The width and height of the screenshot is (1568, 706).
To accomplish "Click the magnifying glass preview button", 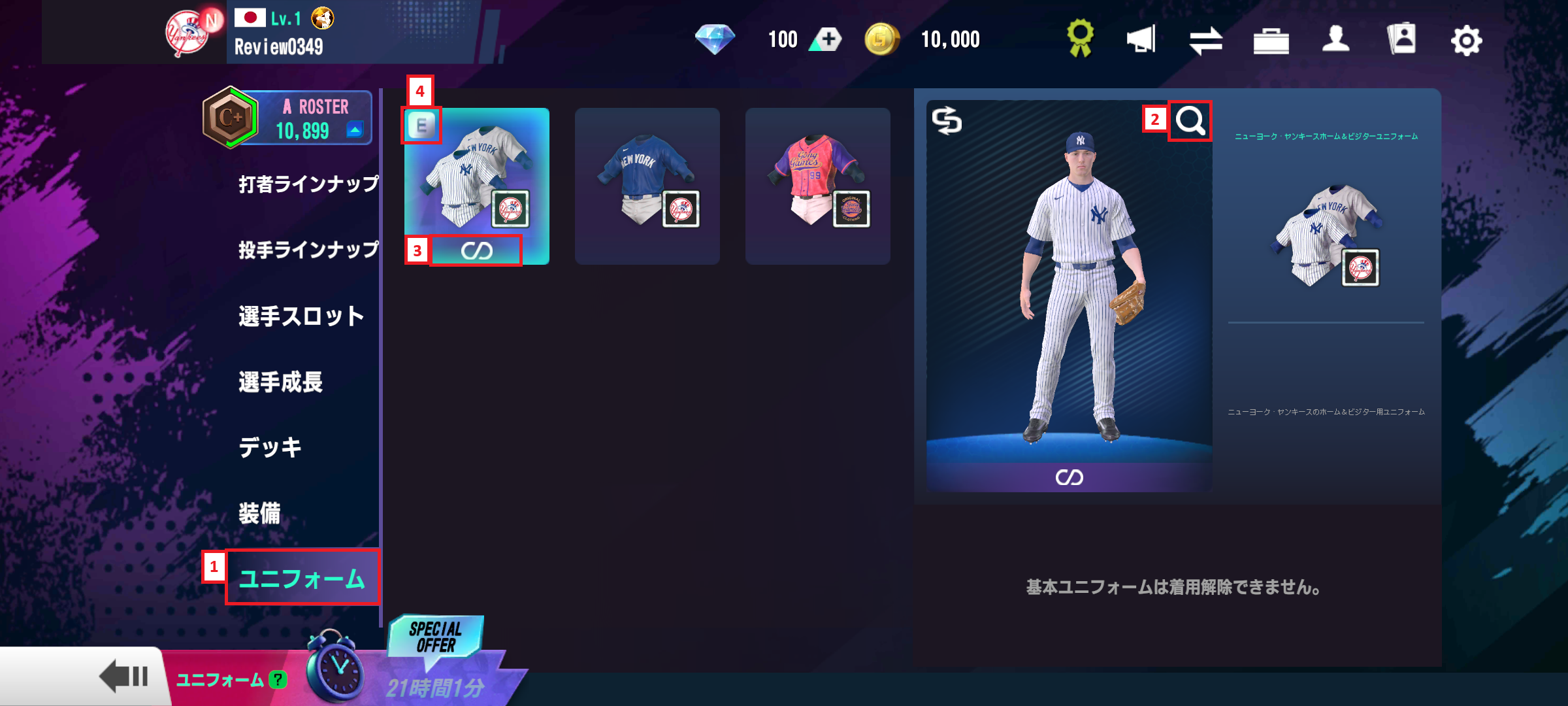I will (1190, 121).
